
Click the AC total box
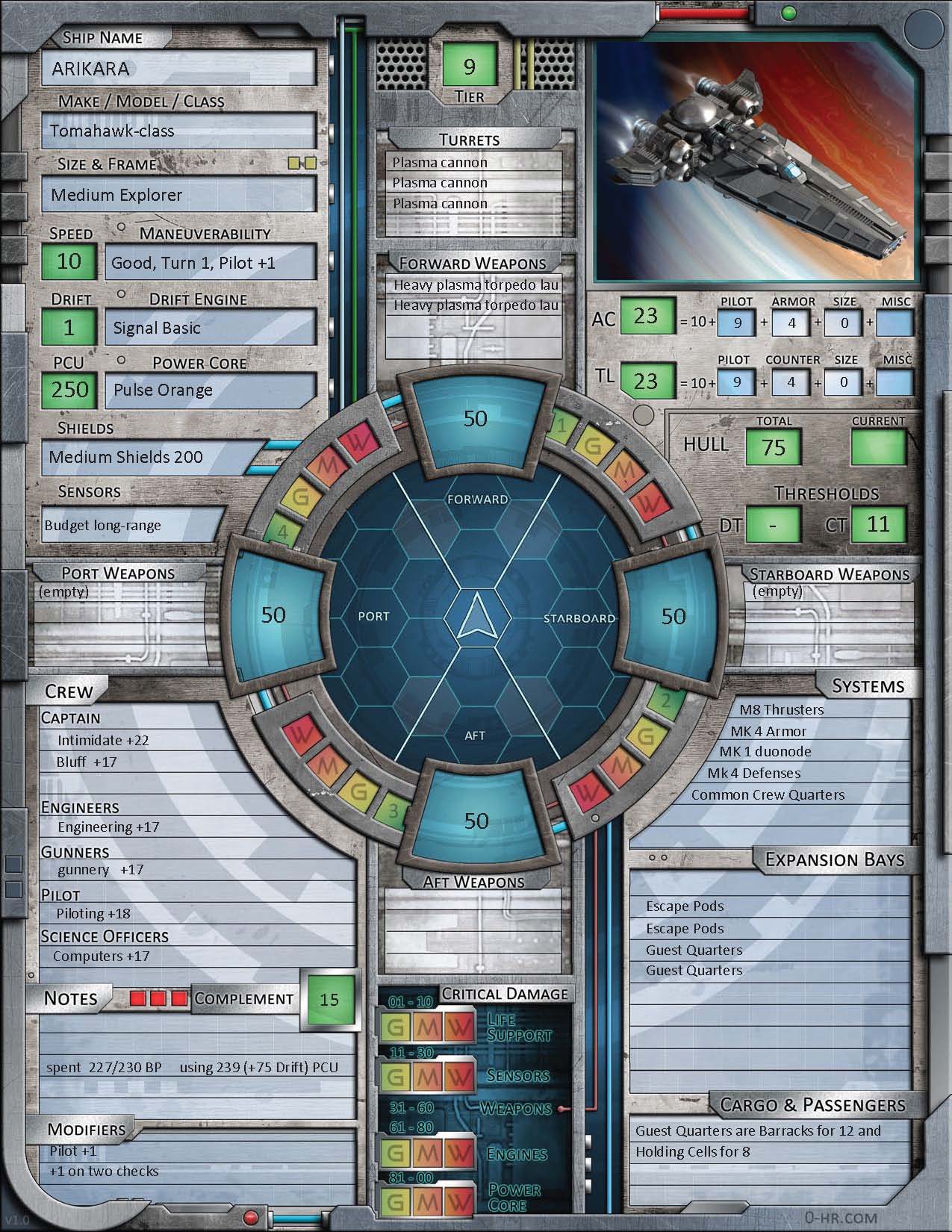(646, 317)
